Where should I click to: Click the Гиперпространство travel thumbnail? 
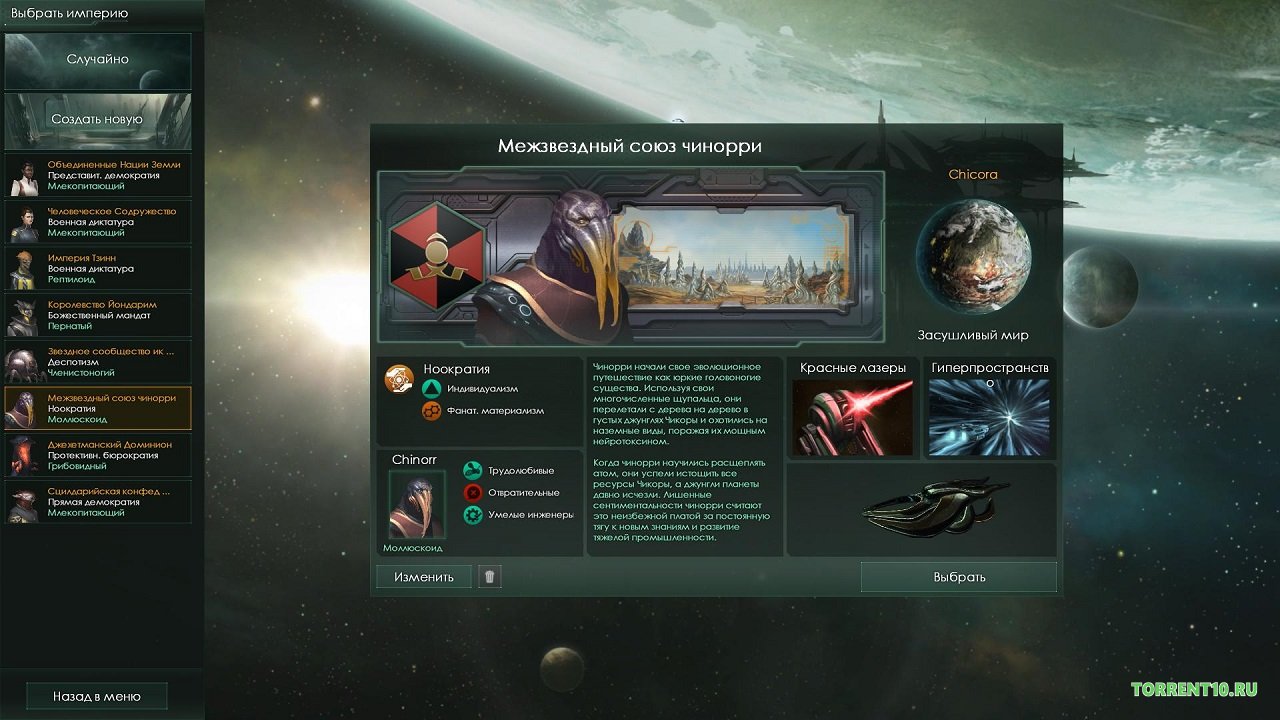pyautogui.click(x=989, y=417)
